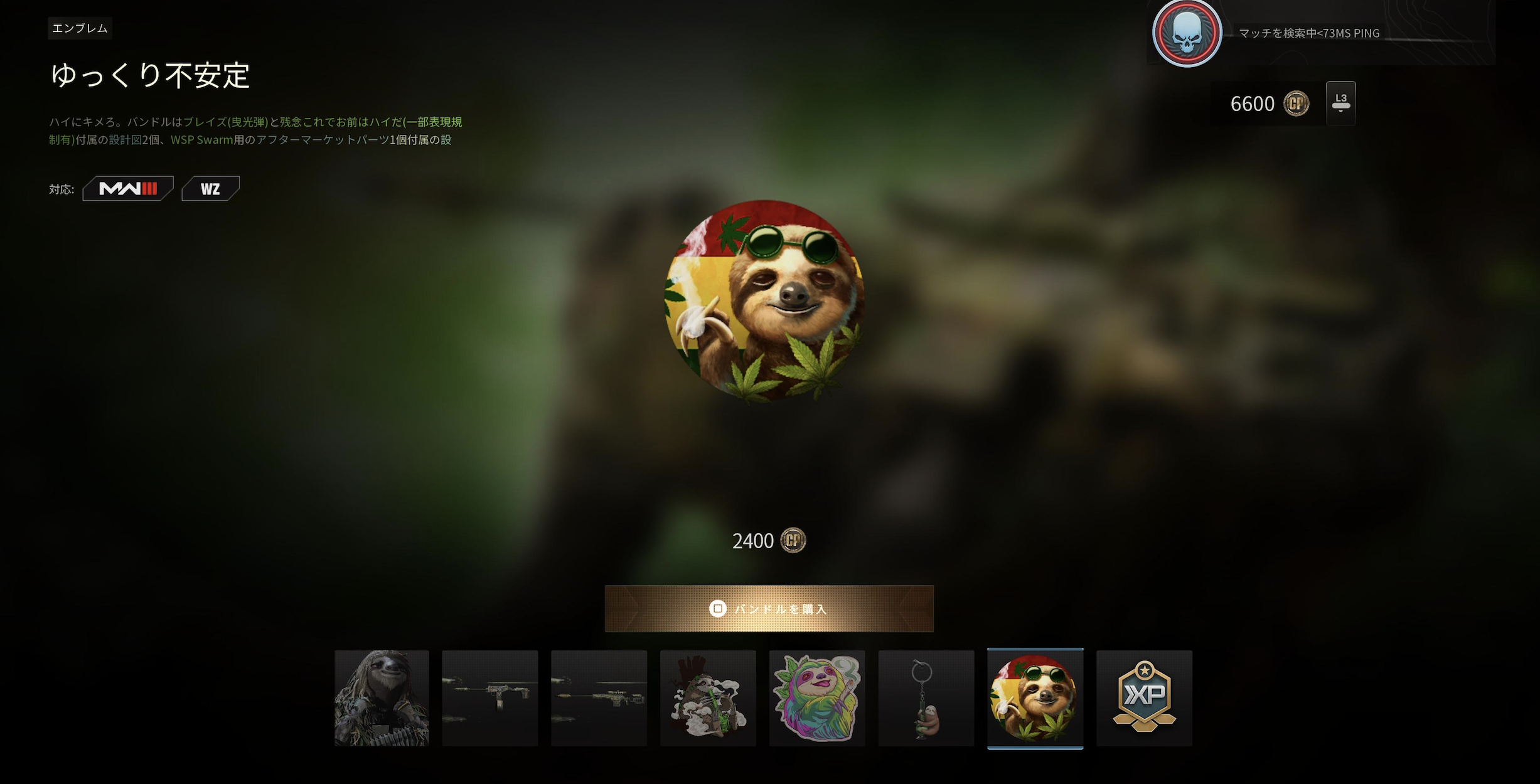Select the hanging sloth keychain thumbnail
The image size is (1540, 784).
(x=926, y=698)
